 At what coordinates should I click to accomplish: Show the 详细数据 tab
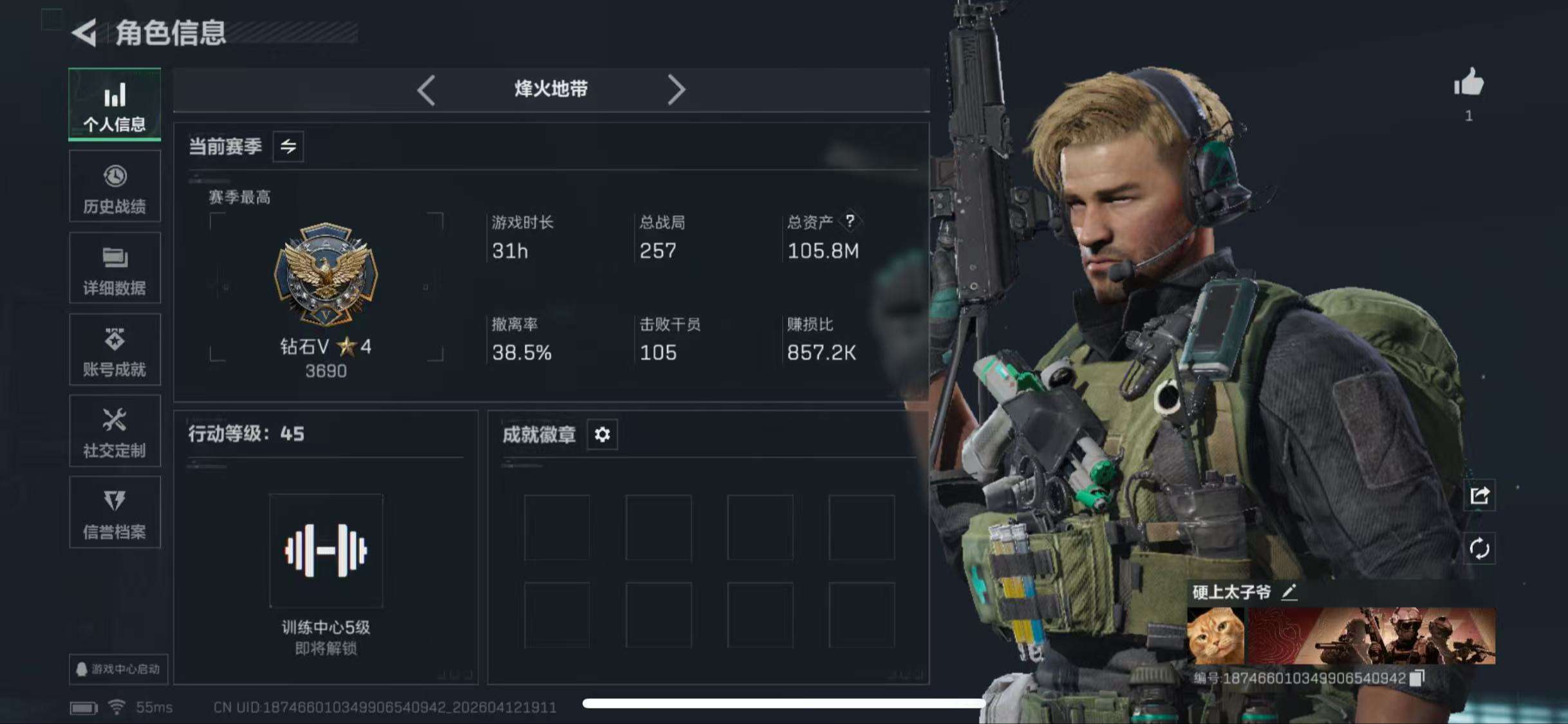pos(115,268)
